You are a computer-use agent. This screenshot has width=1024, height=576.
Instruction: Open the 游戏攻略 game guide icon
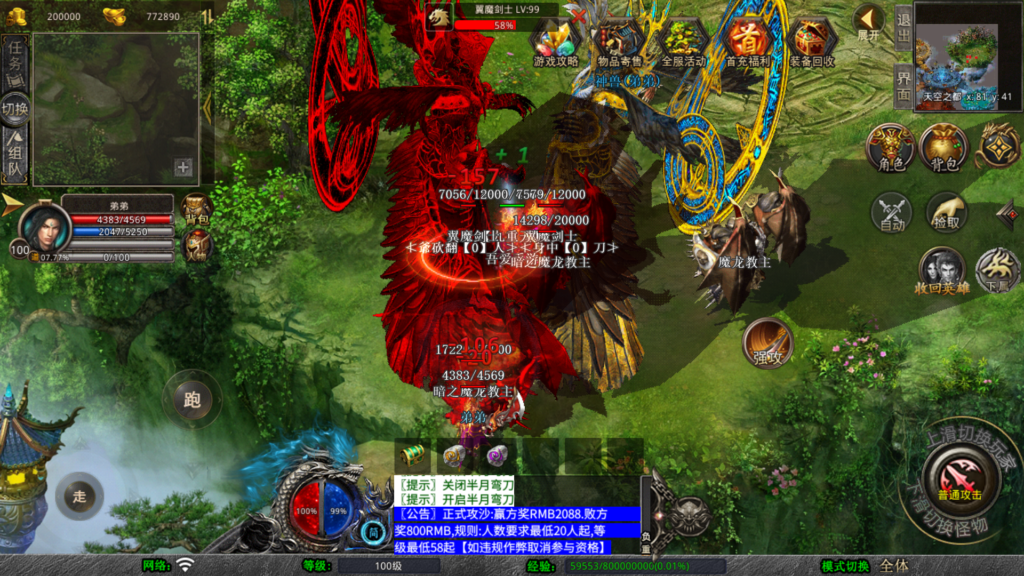point(555,40)
